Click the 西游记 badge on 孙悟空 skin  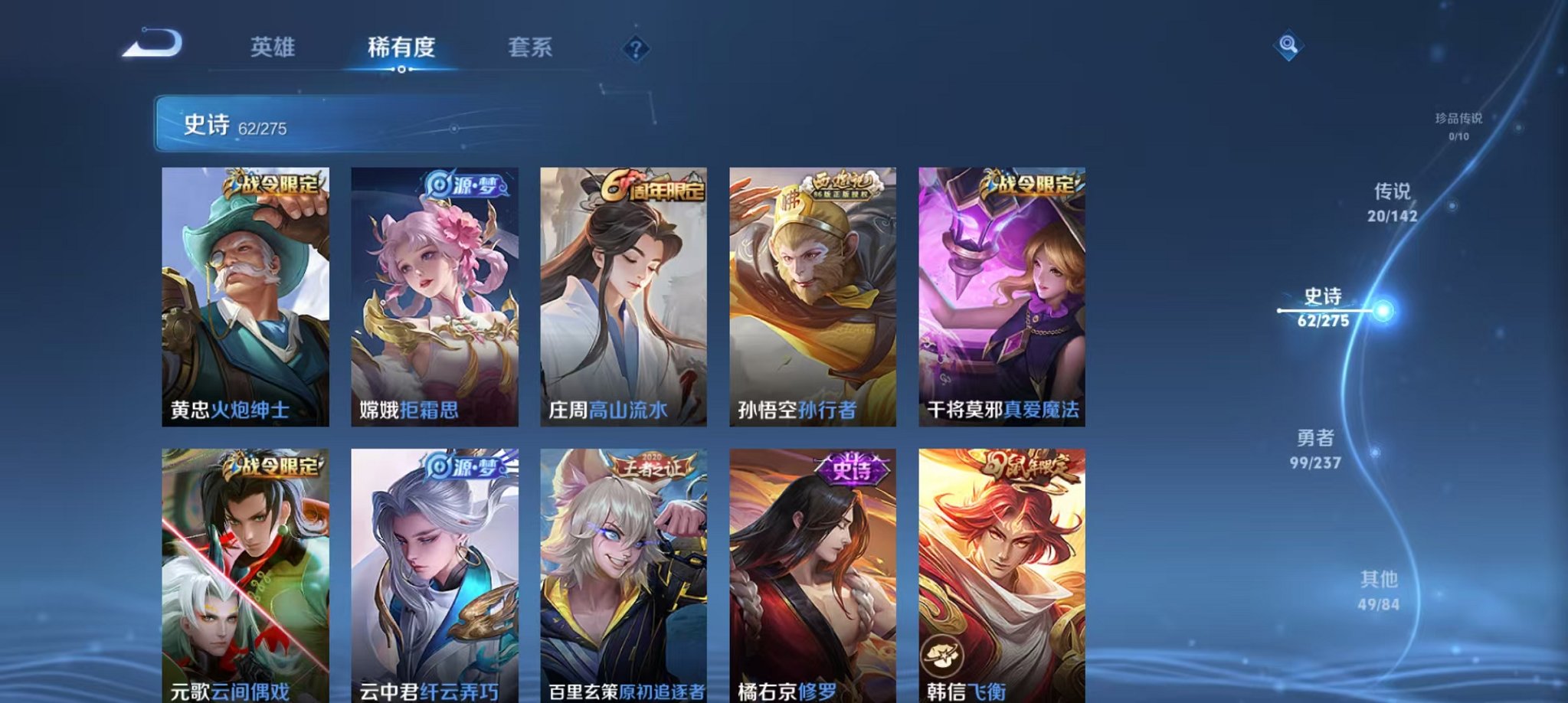pos(846,184)
